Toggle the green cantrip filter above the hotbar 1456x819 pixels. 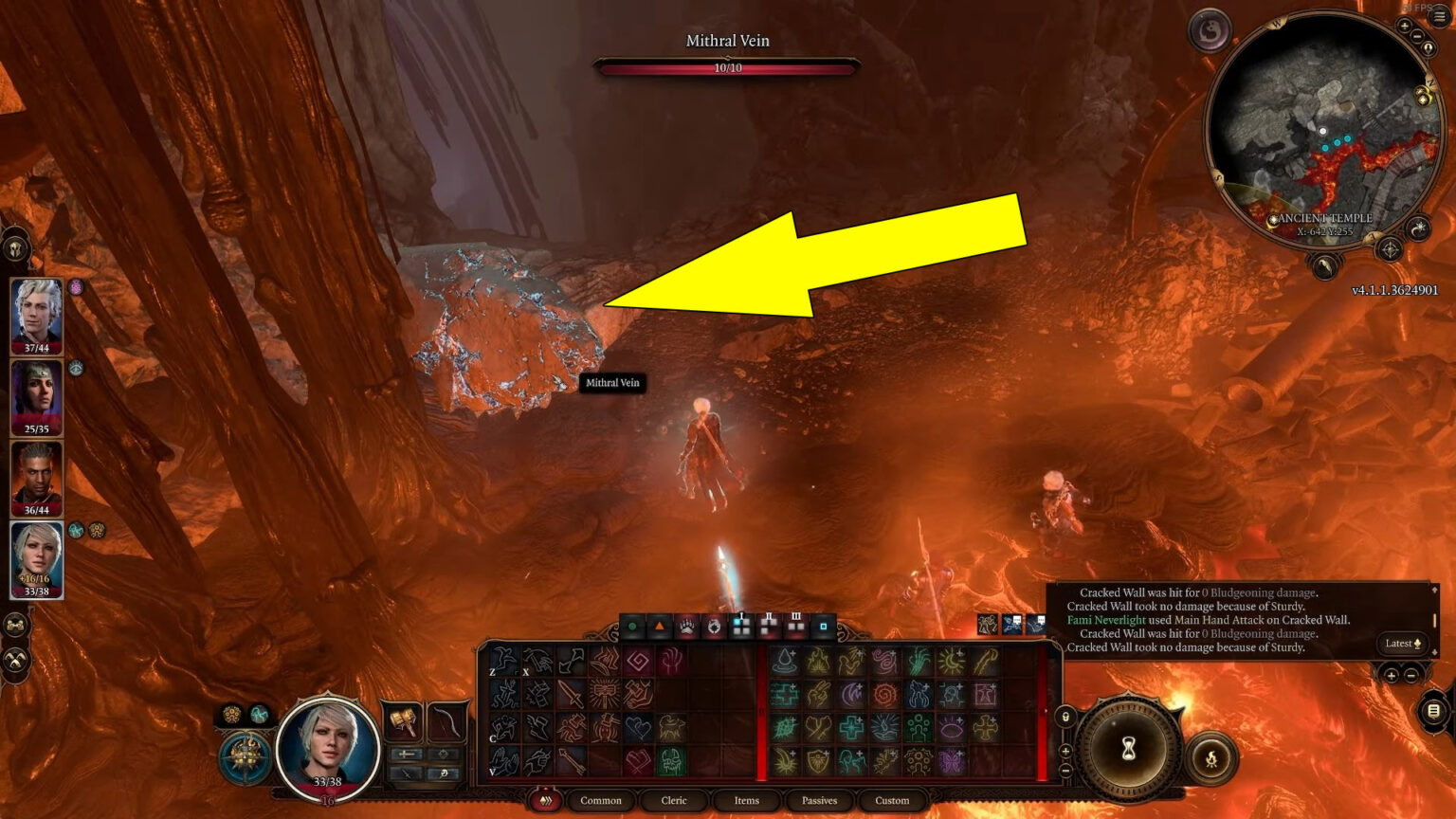[631, 626]
